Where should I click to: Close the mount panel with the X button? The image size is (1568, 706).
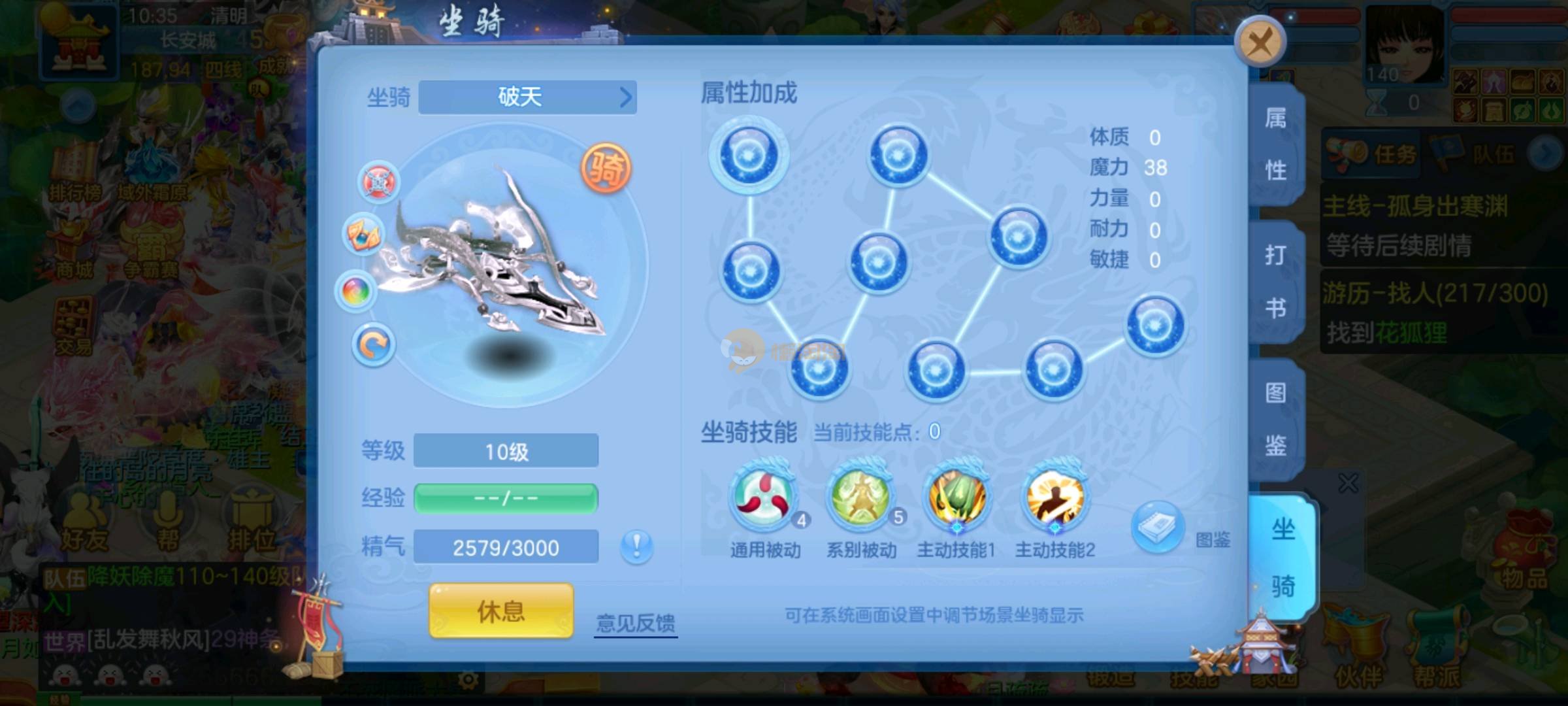(x=1260, y=42)
